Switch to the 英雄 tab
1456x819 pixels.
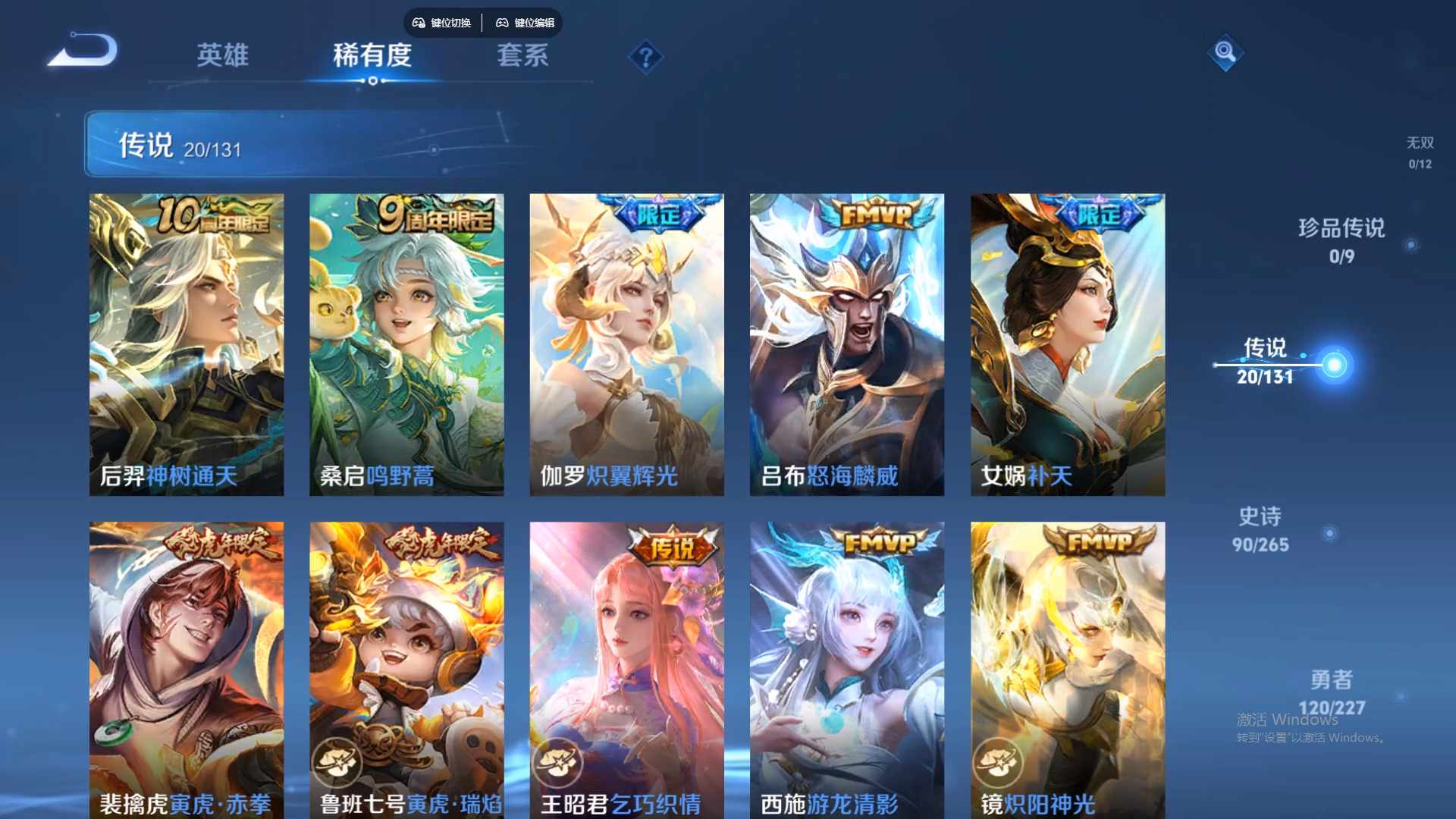(x=223, y=57)
